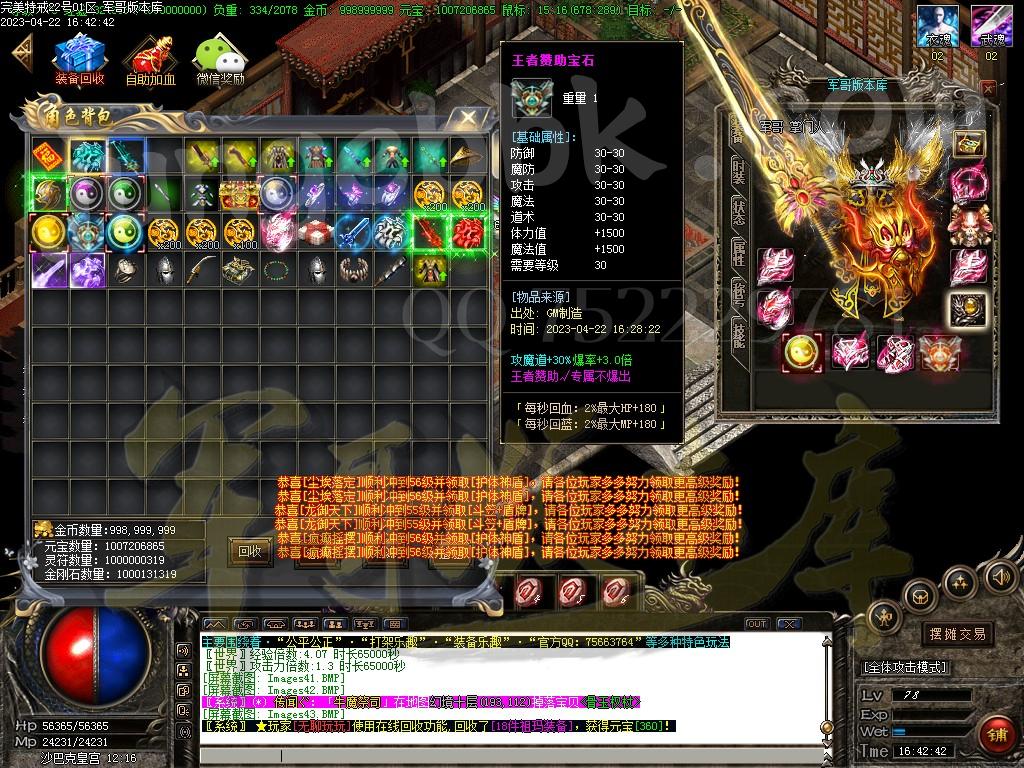This screenshot has width=1024, height=768.
Task: Open the 装备回收 equipment recycle menu
Action: [x=78, y=60]
